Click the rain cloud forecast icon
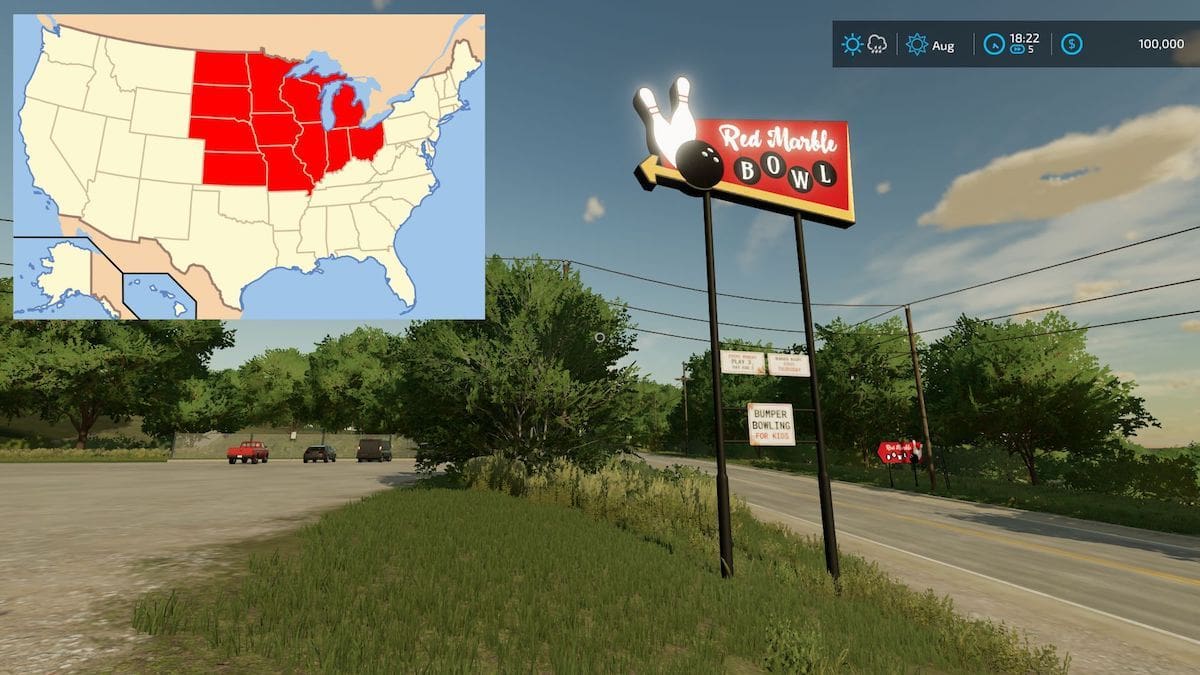This screenshot has width=1200, height=675. click(x=877, y=44)
